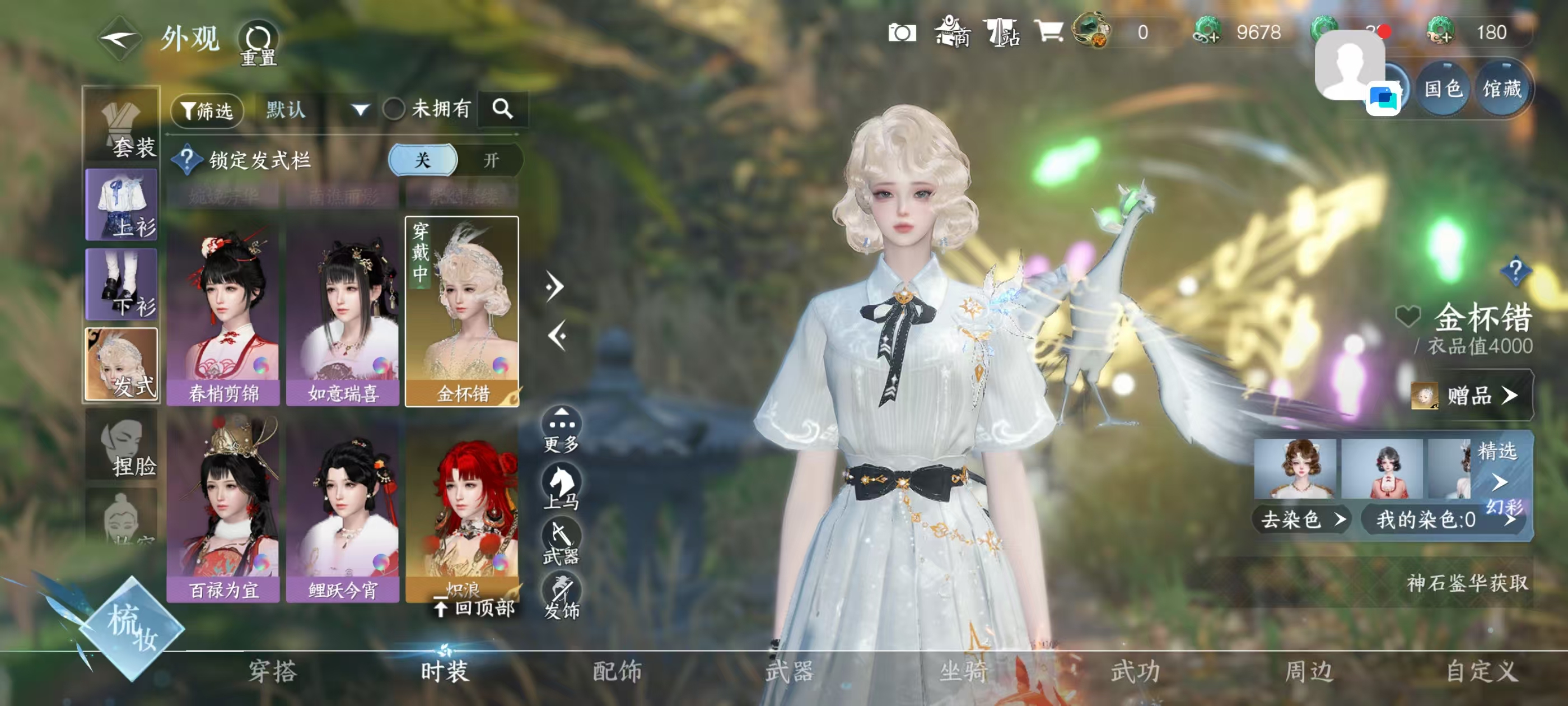Open the magnifier search button
This screenshot has width=1568, height=706.
click(x=502, y=109)
